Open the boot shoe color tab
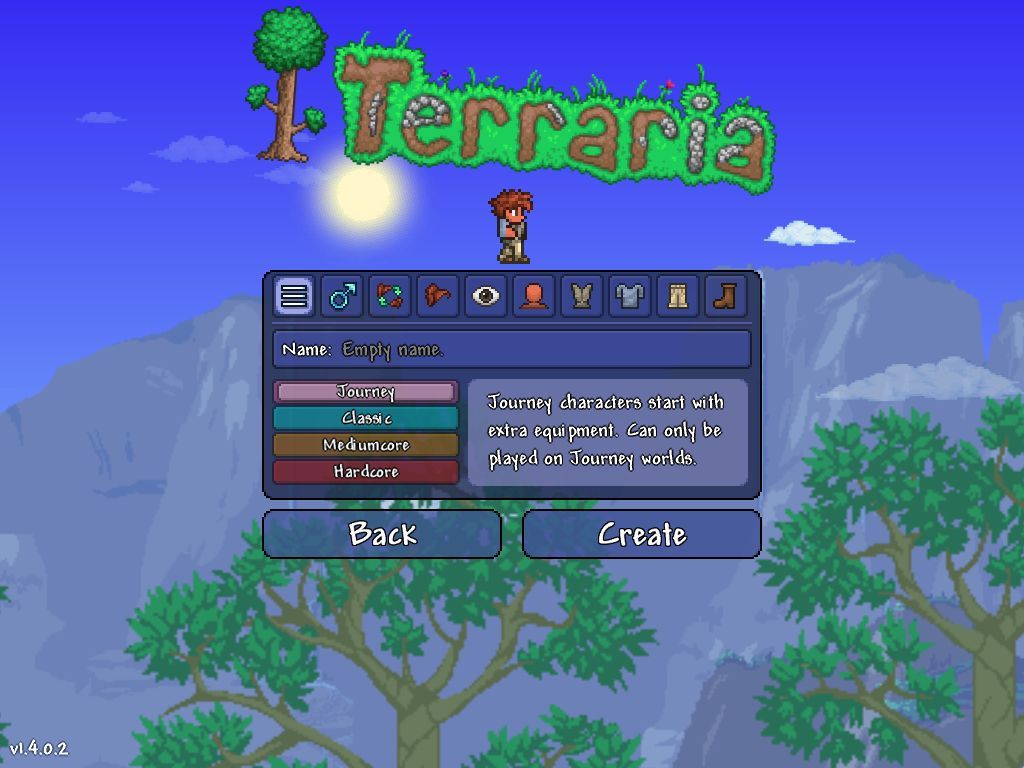 725,296
